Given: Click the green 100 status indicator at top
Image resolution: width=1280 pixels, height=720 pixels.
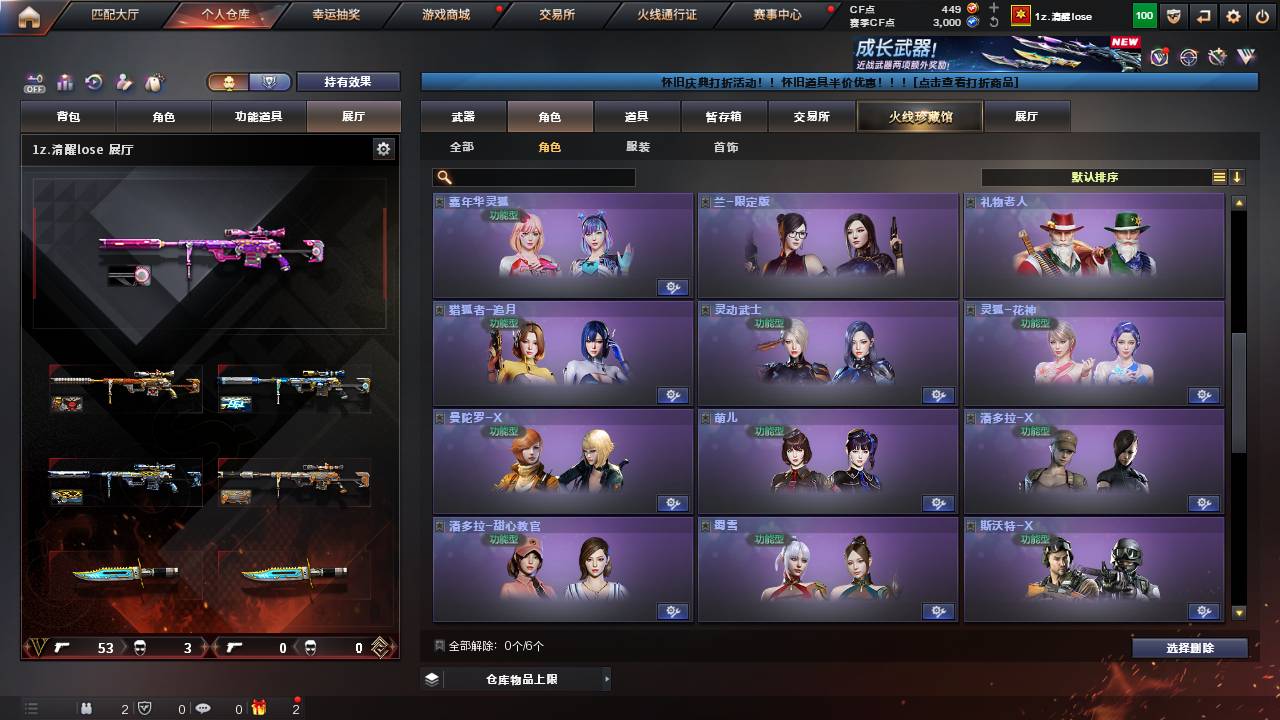Looking at the screenshot, I should pyautogui.click(x=1143, y=16).
